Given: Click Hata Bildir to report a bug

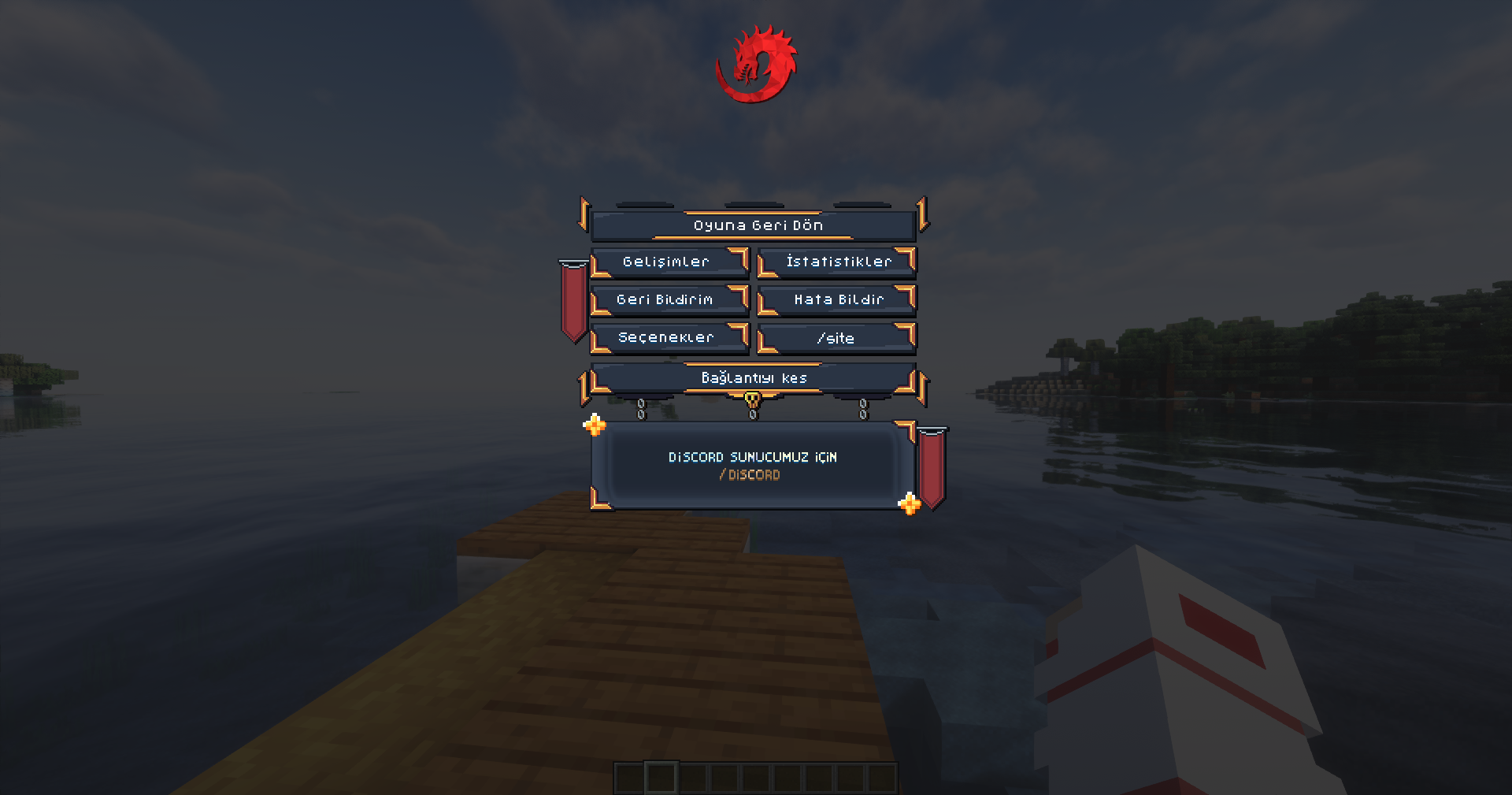Looking at the screenshot, I should coord(836,299).
